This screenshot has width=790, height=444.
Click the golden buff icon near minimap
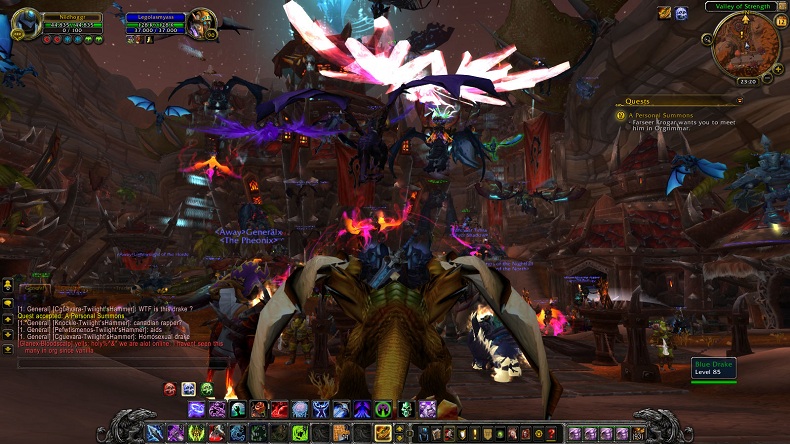664,13
